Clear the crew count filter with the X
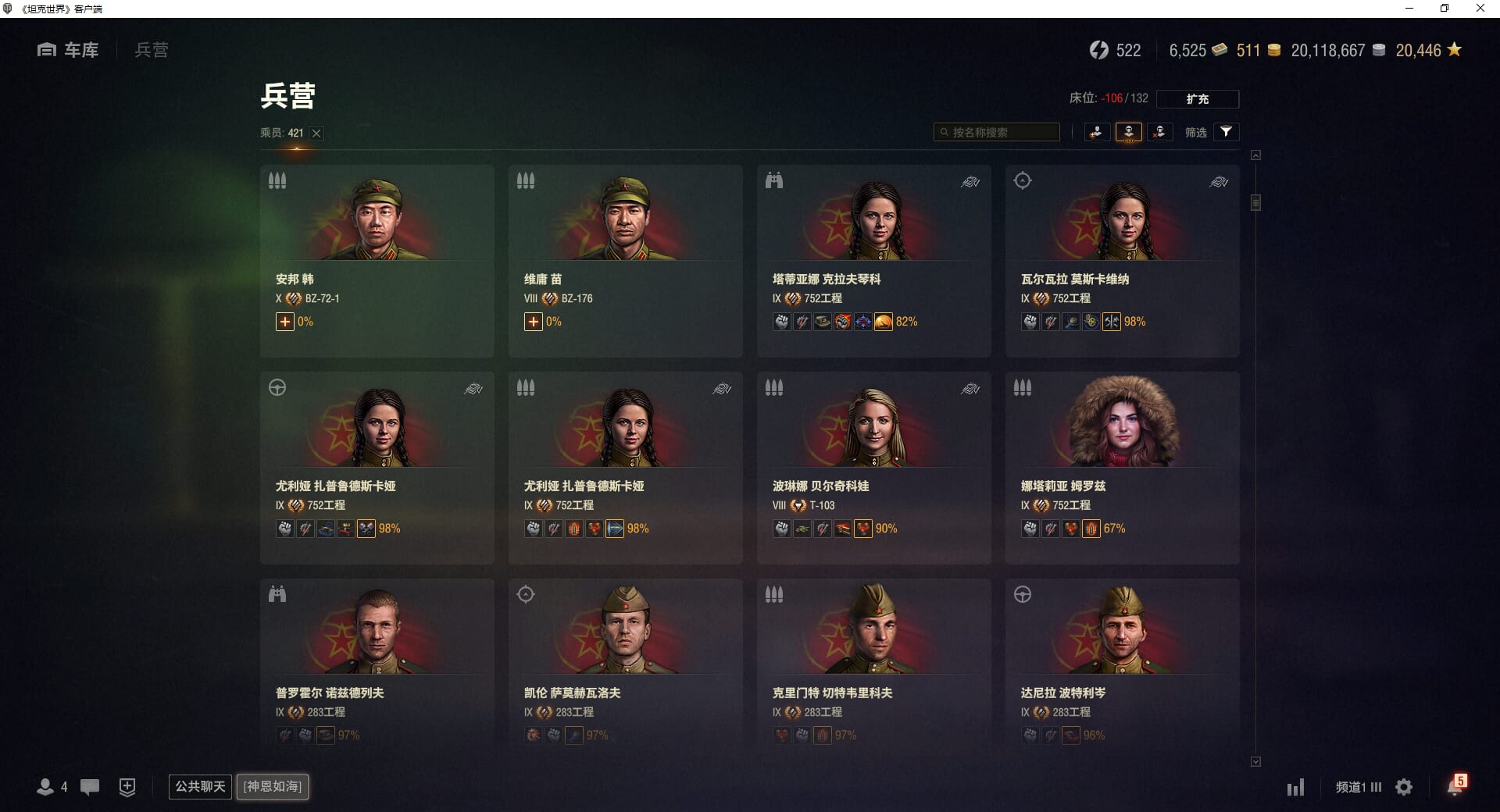 (x=316, y=134)
